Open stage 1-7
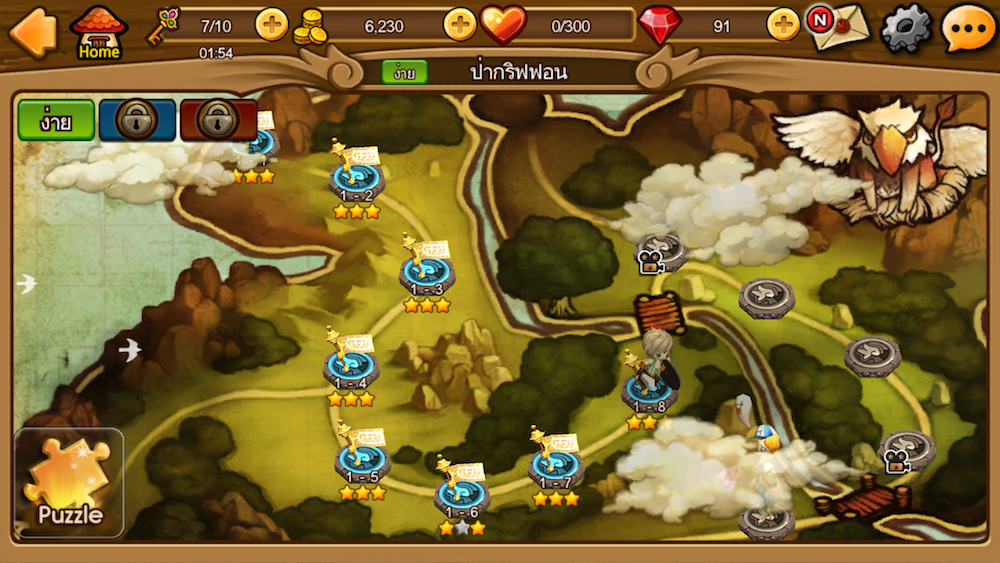The height and width of the screenshot is (563, 1000). [555, 467]
